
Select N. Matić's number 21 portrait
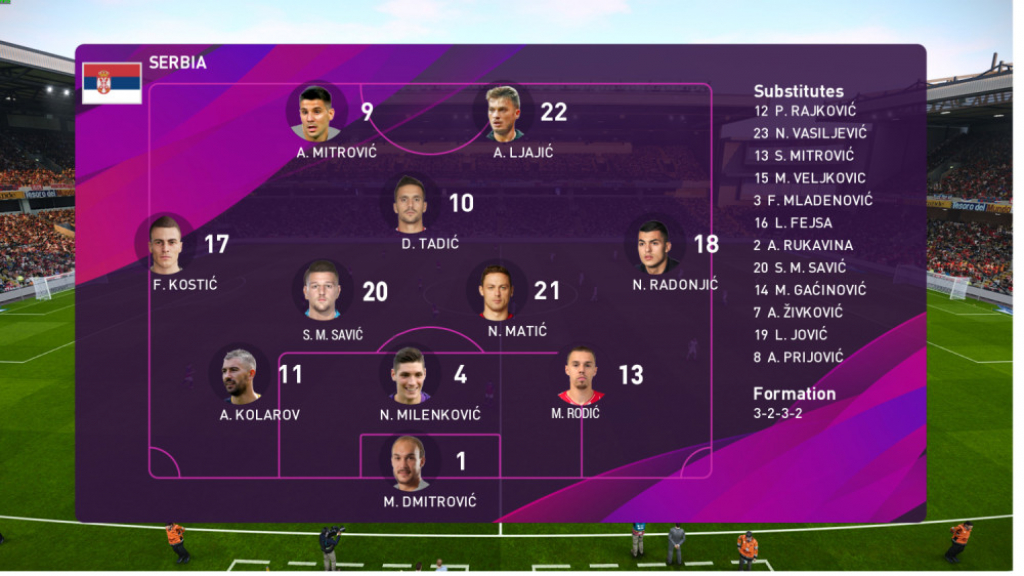[x=496, y=291]
